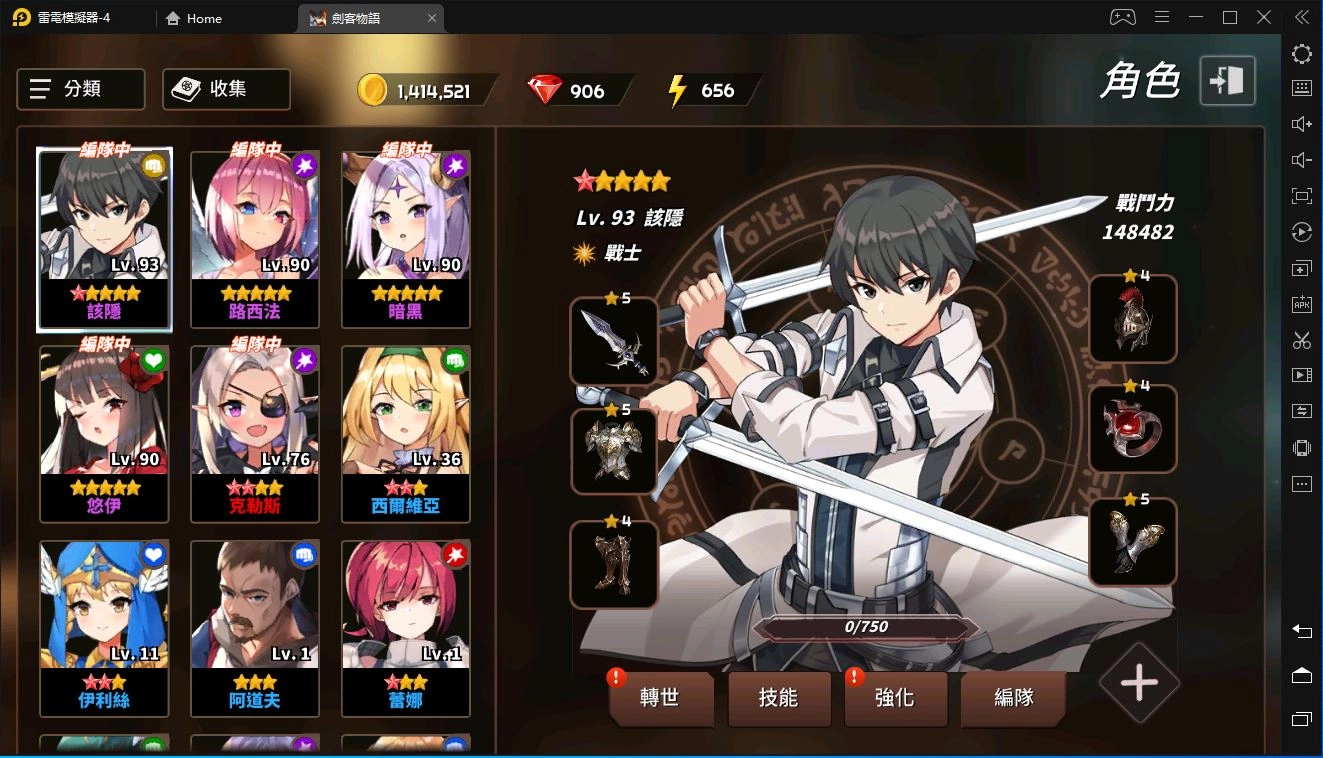Viewport: 1323px width, 758px height.
Task: Click the 5-star gauntlets equipment icon
Action: [x=1133, y=543]
